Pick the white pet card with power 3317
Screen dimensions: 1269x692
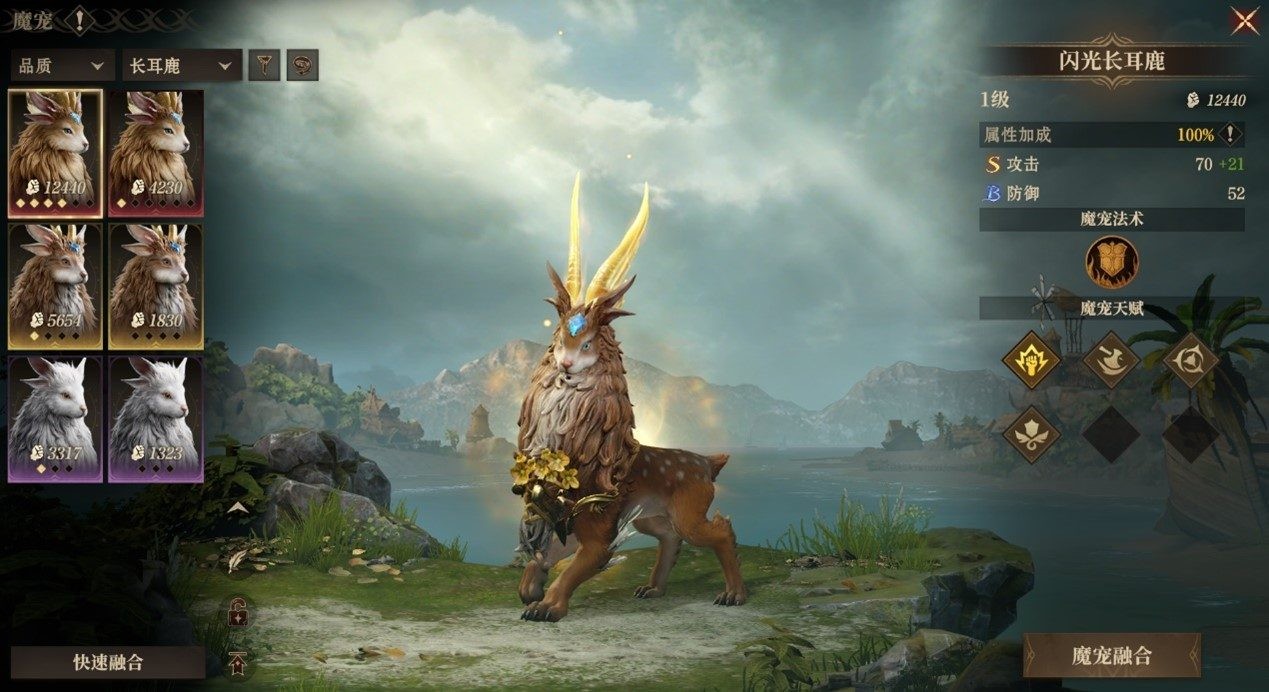55,419
